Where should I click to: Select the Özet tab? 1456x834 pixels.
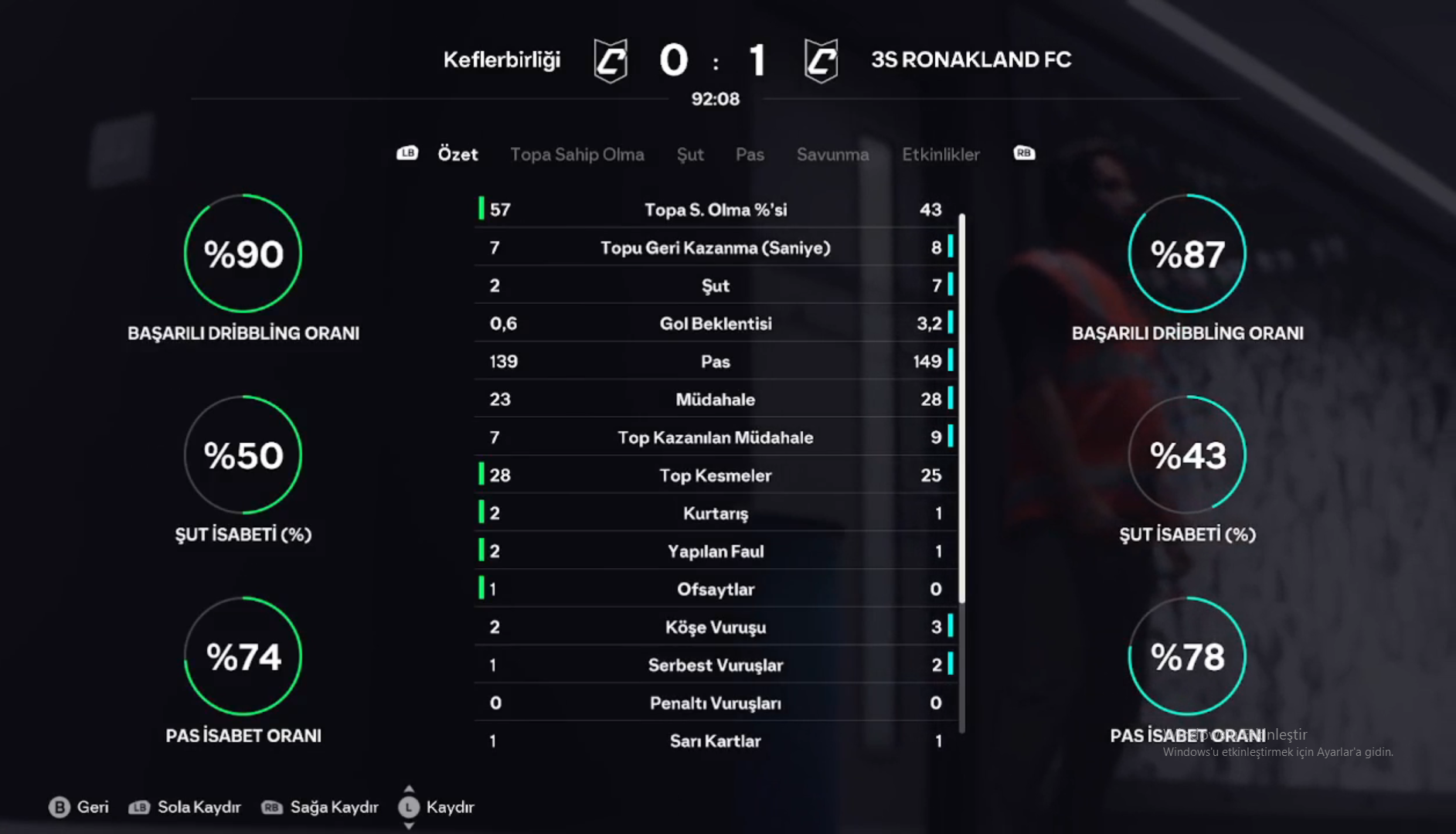click(458, 155)
